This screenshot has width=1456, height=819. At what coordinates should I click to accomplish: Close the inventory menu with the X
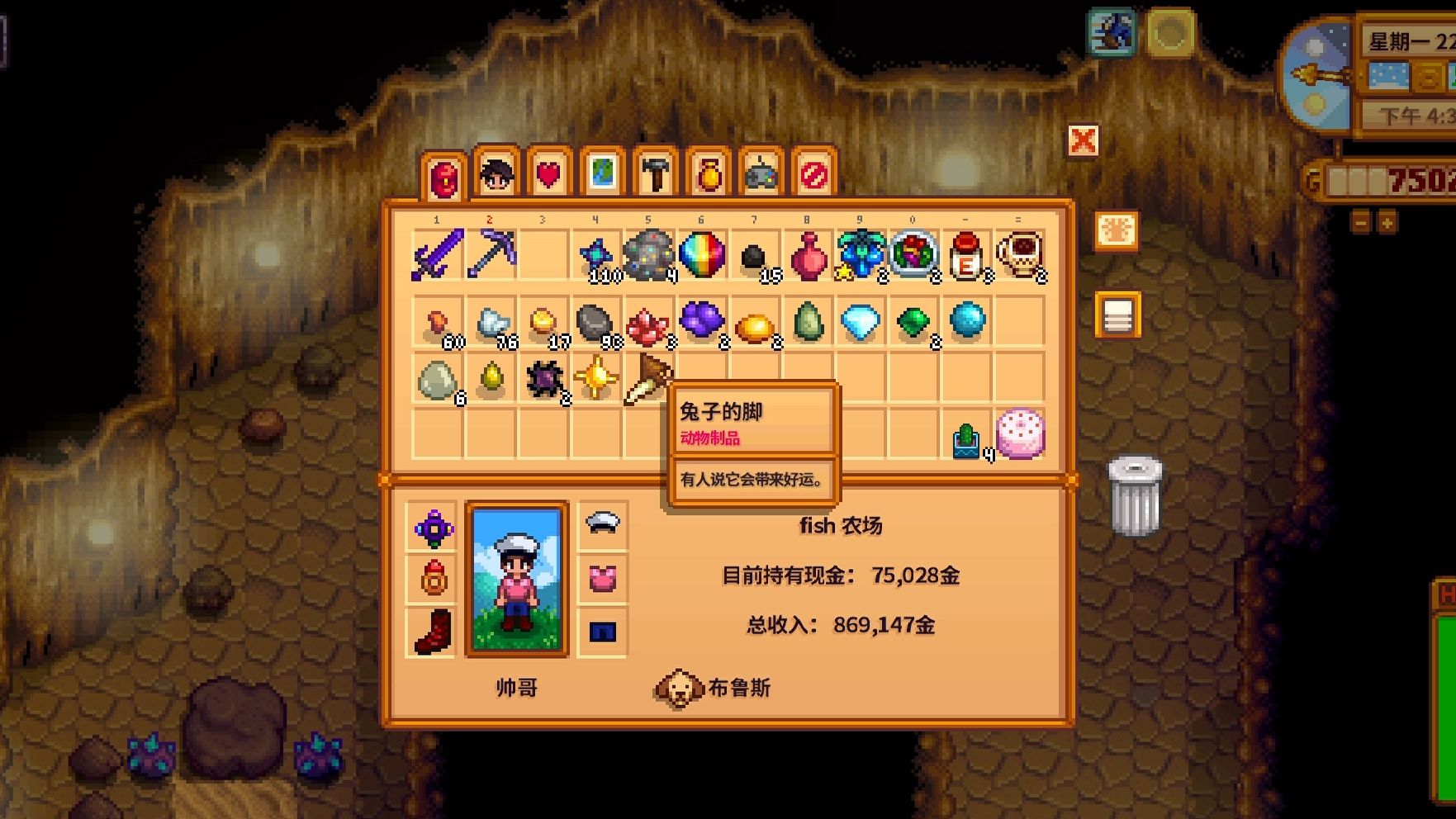[x=1082, y=141]
